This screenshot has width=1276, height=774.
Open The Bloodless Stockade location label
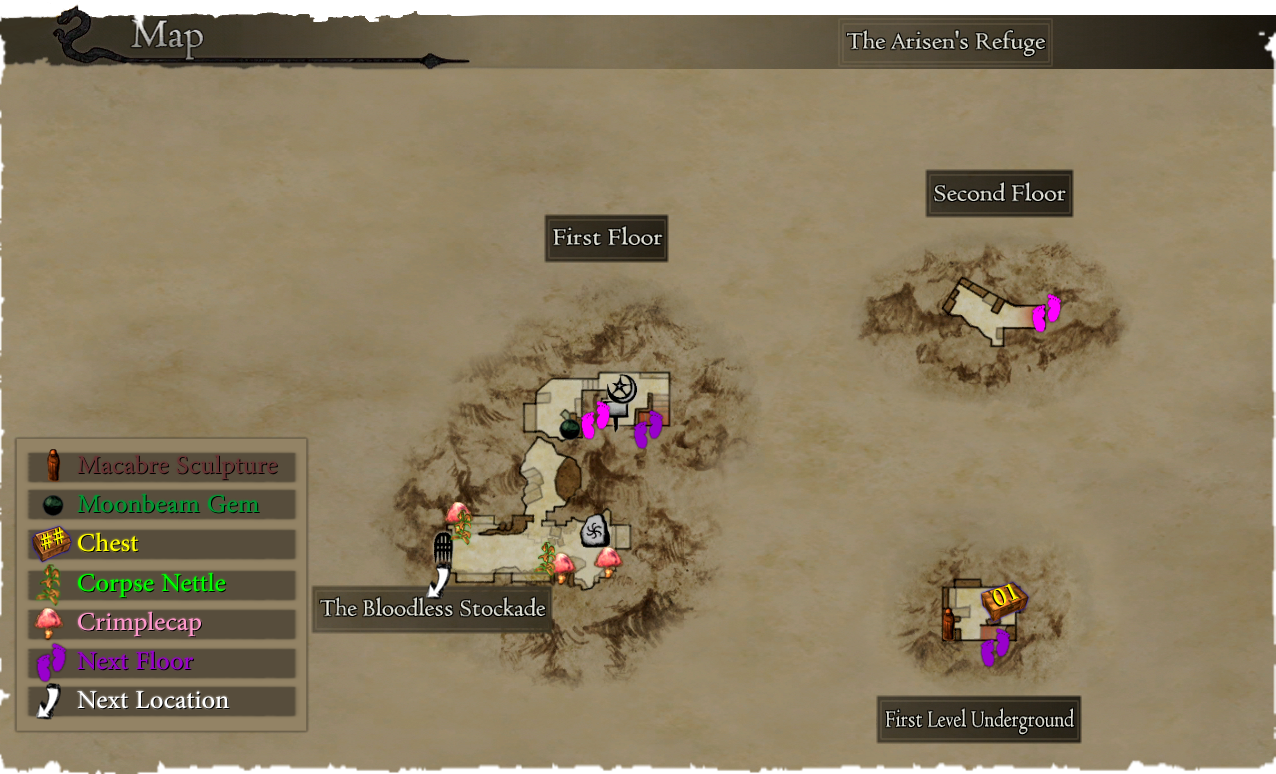point(432,608)
